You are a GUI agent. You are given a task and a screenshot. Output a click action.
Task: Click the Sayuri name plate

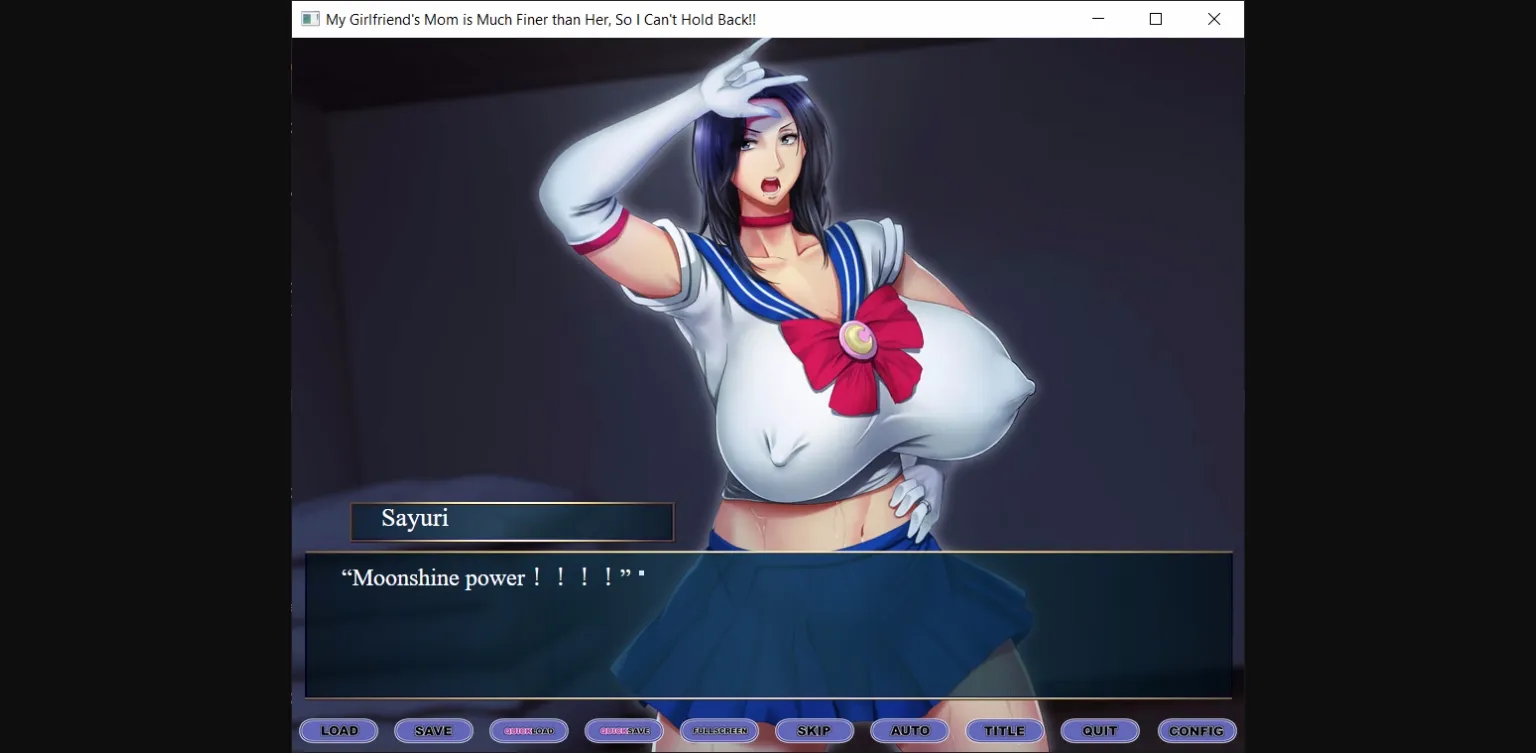512,521
